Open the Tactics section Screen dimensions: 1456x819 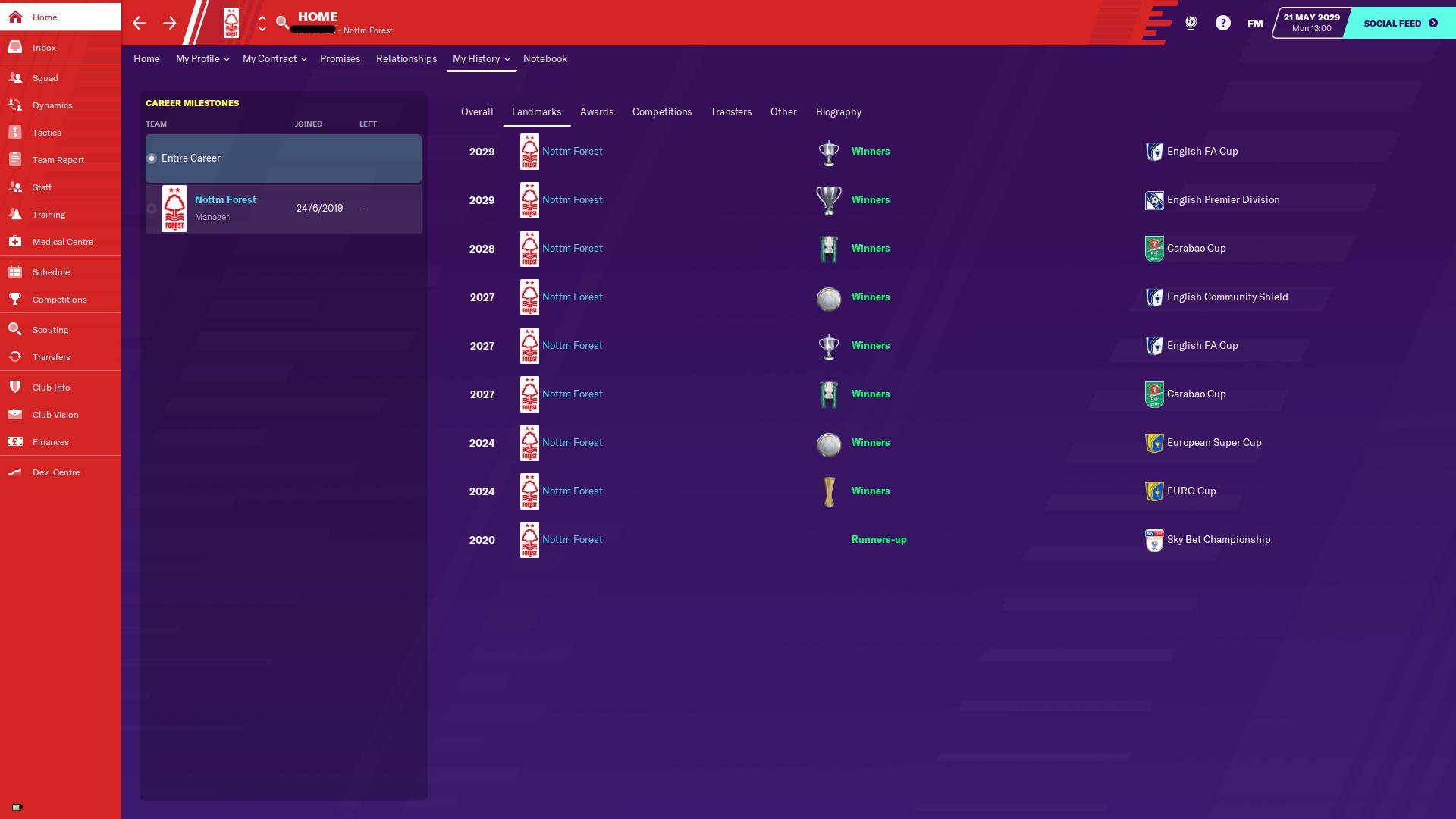46,133
